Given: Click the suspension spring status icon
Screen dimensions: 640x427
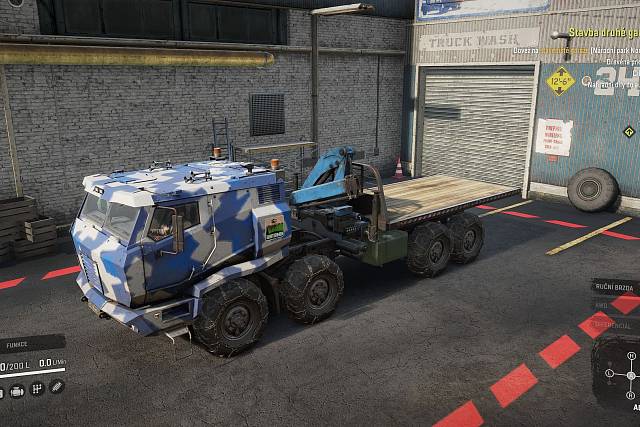Looking at the screenshot, I should click(57, 386).
